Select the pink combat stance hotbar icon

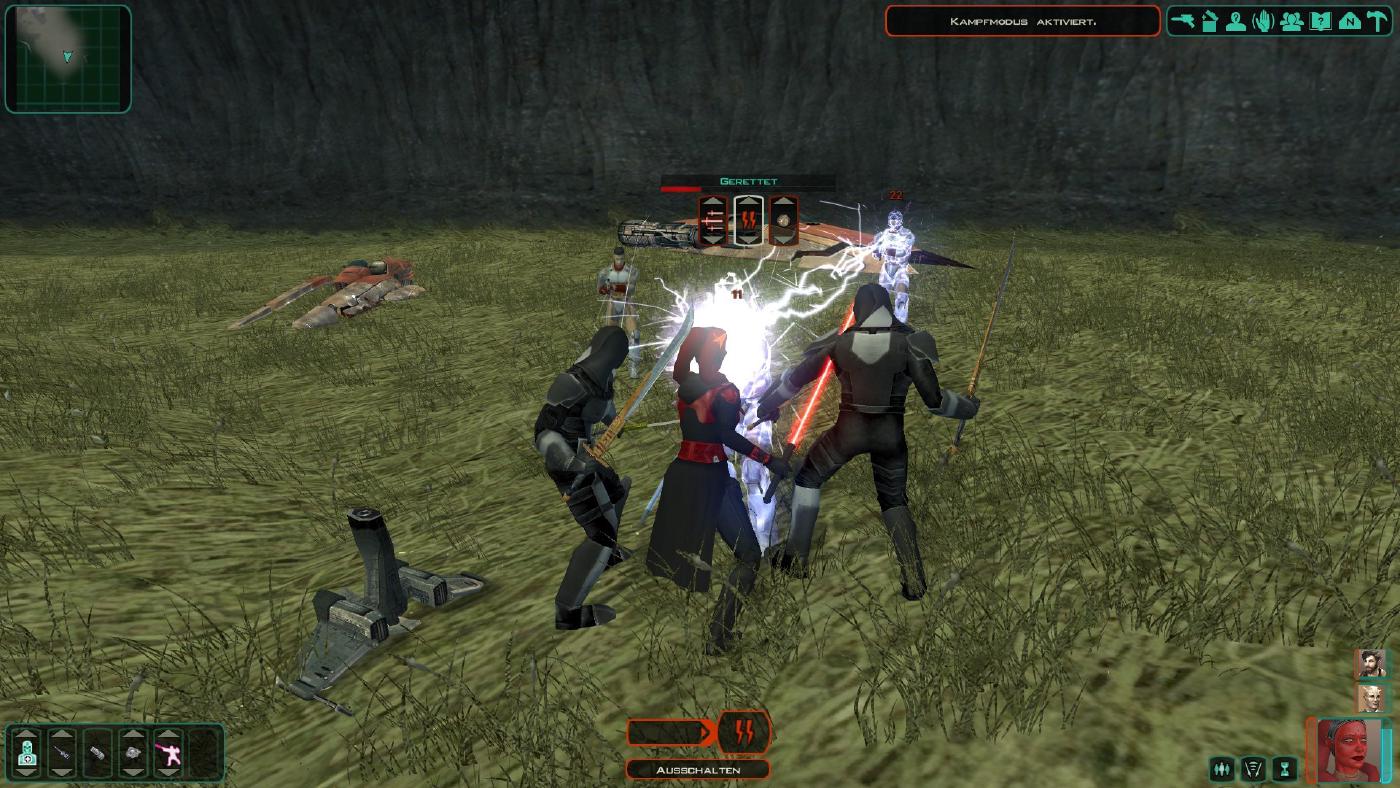click(x=167, y=752)
